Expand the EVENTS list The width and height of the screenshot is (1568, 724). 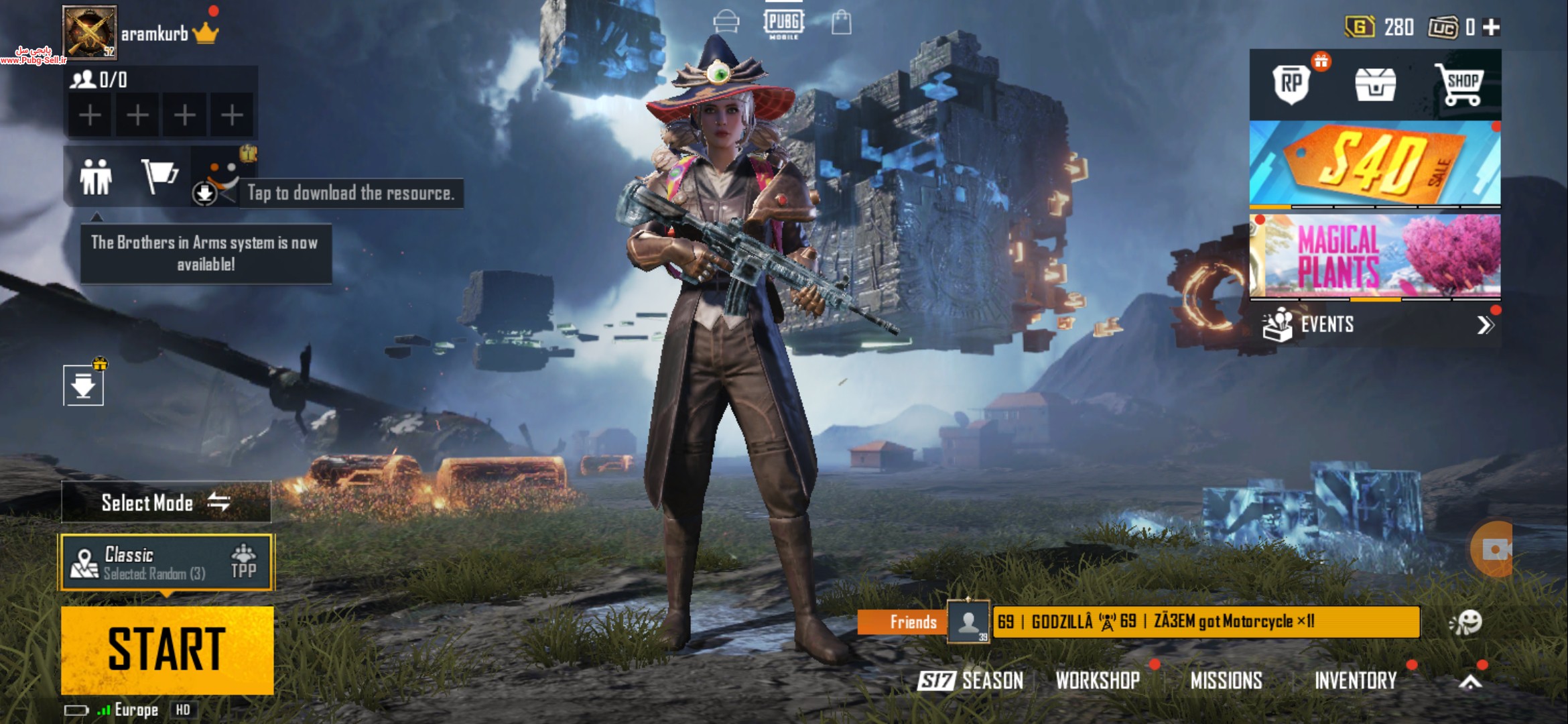click(x=1485, y=325)
